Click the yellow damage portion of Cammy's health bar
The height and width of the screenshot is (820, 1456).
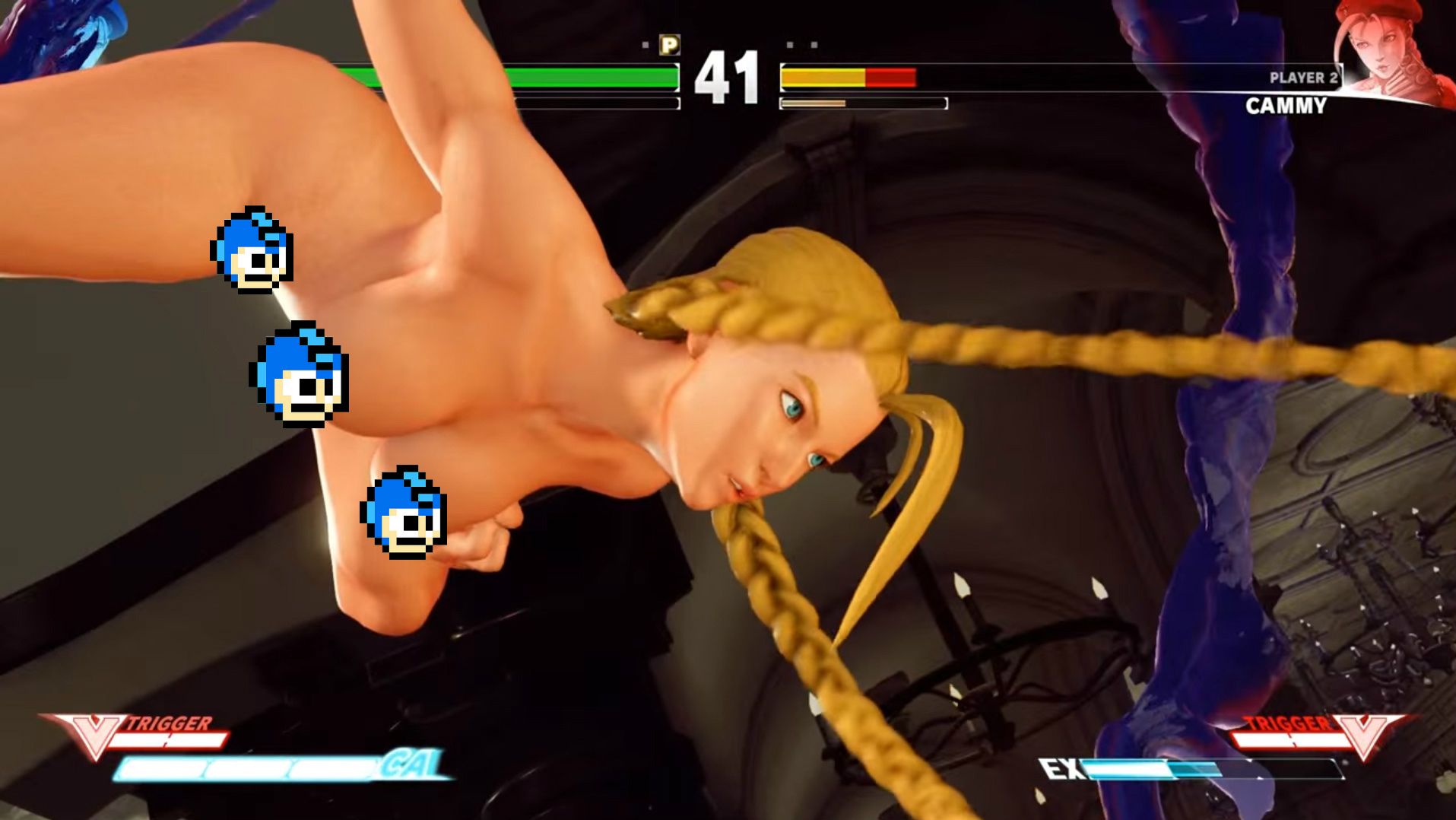(x=821, y=76)
